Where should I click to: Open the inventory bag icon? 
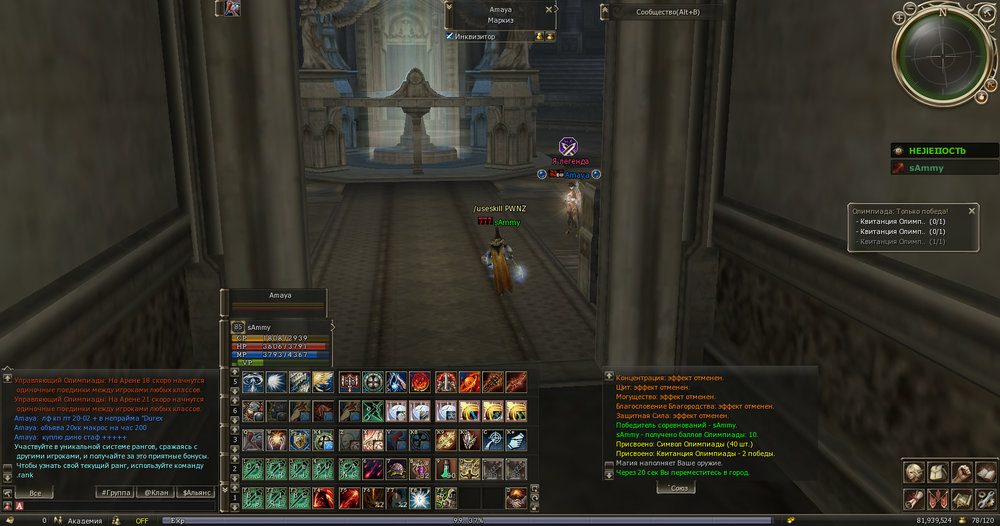tap(938, 473)
